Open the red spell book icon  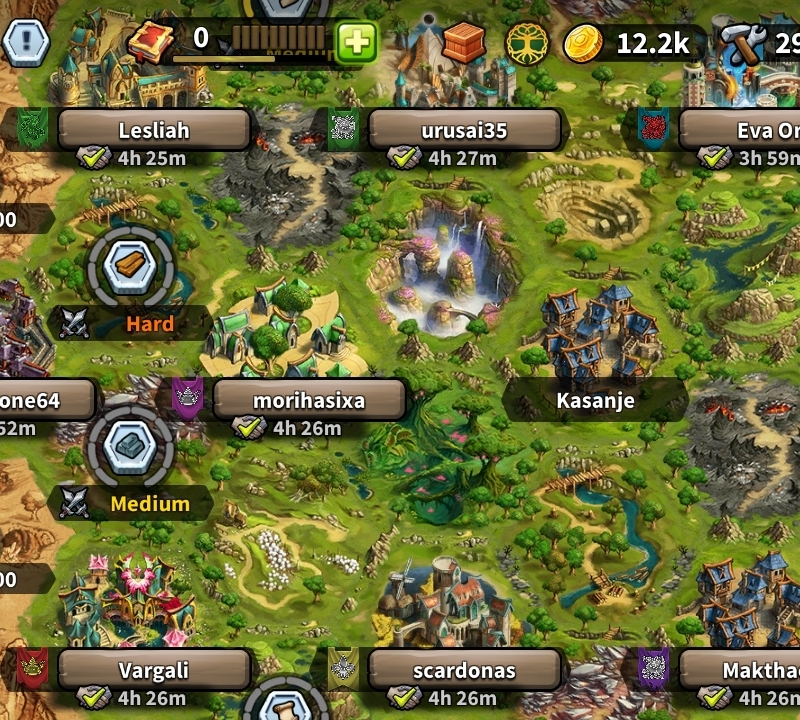[152, 42]
